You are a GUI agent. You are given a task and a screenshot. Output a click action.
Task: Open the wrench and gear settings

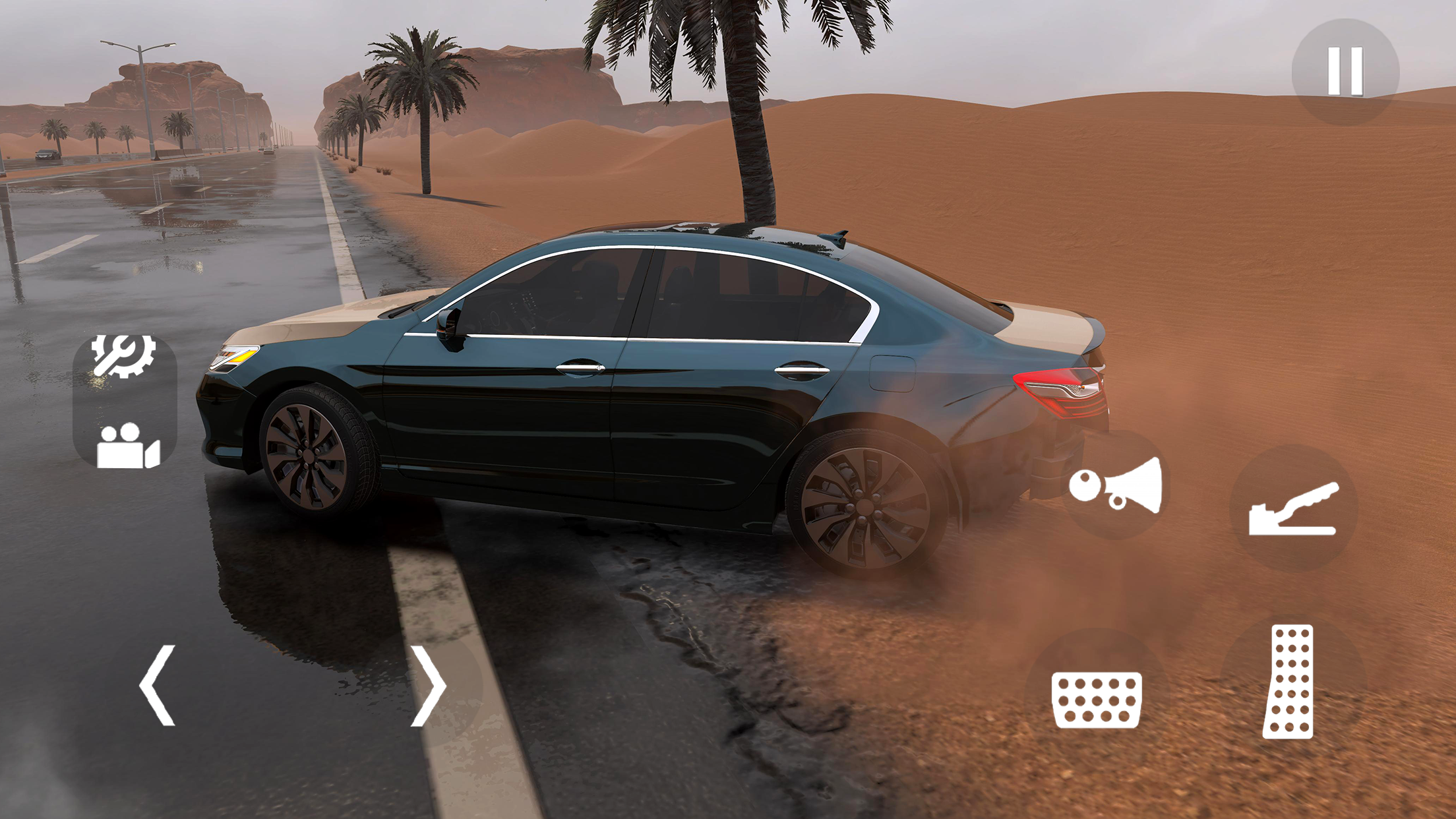pyautogui.click(x=124, y=357)
